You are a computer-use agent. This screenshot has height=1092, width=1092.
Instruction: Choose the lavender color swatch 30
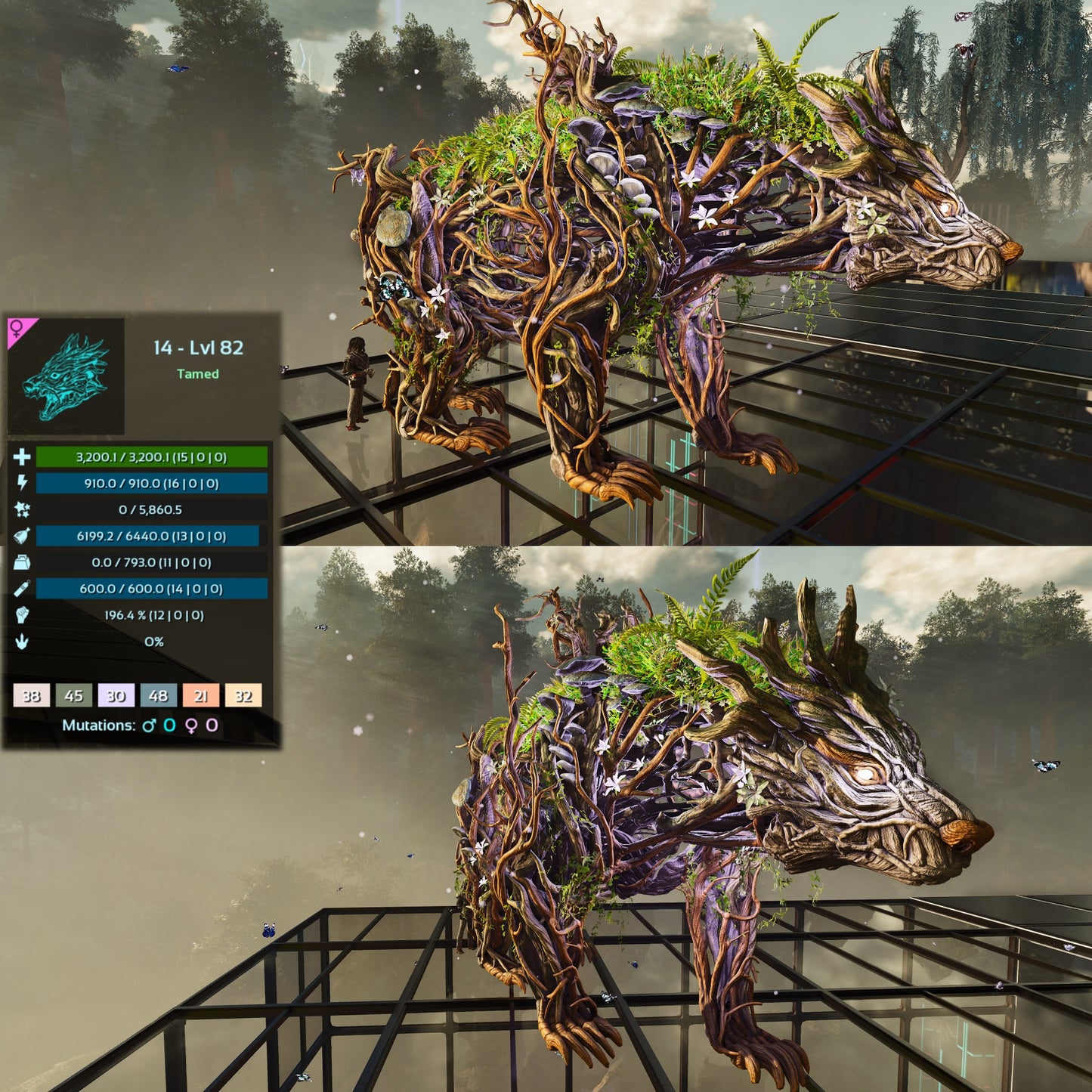[116, 695]
